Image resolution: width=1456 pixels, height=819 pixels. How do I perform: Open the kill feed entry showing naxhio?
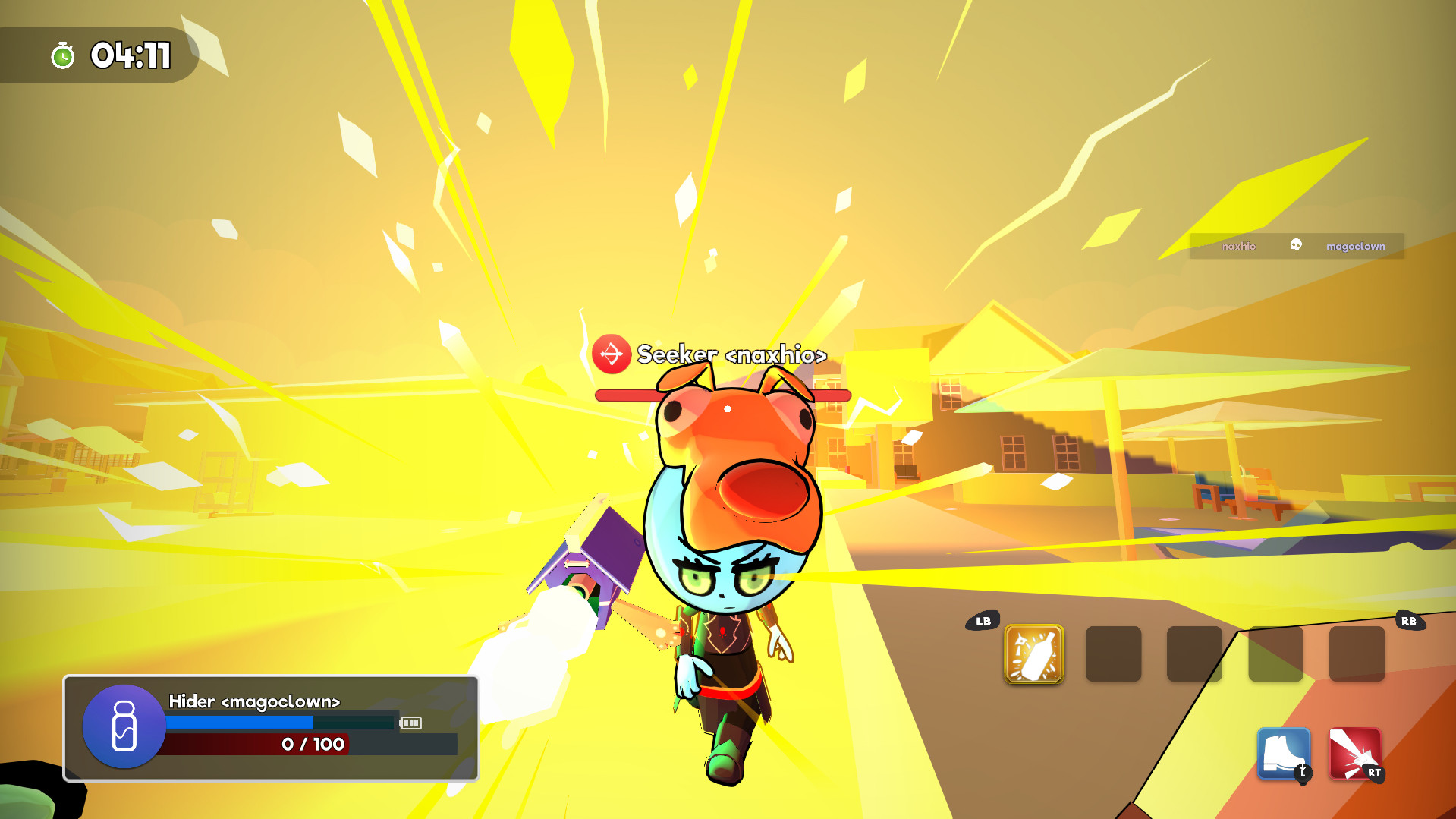[1240, 246]
